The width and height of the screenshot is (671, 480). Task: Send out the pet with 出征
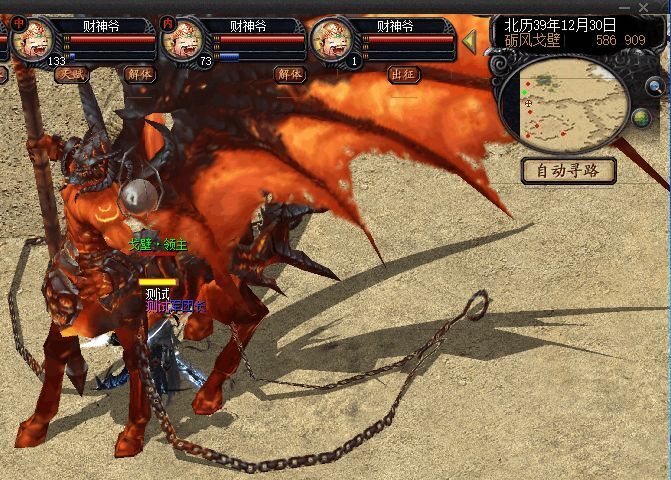(403, 74)
